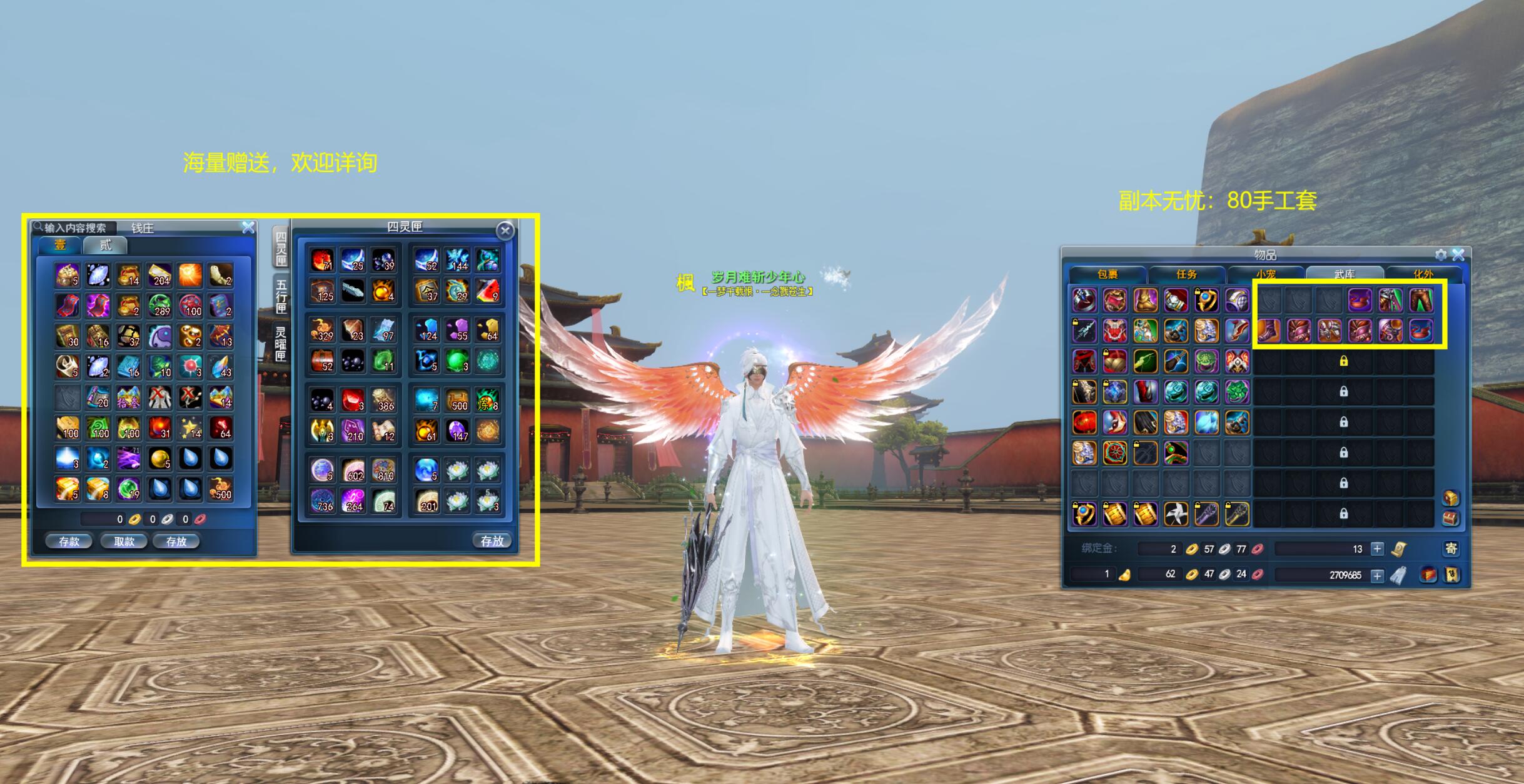
Task: Switch to the 任务 quest items tab
Action: point(1186,274)
